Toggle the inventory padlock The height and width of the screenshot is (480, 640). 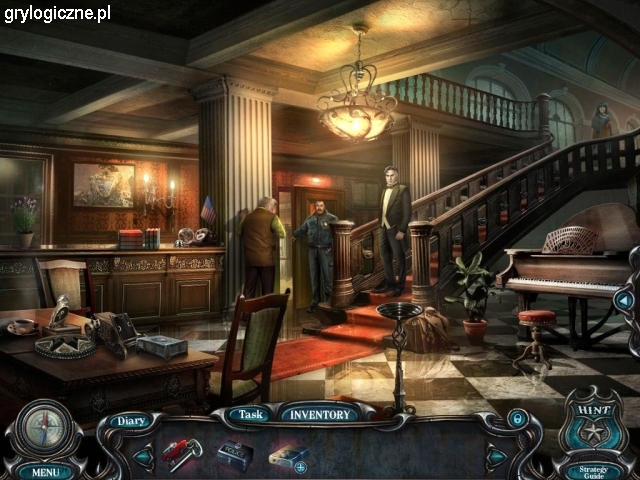click(517, 417)
